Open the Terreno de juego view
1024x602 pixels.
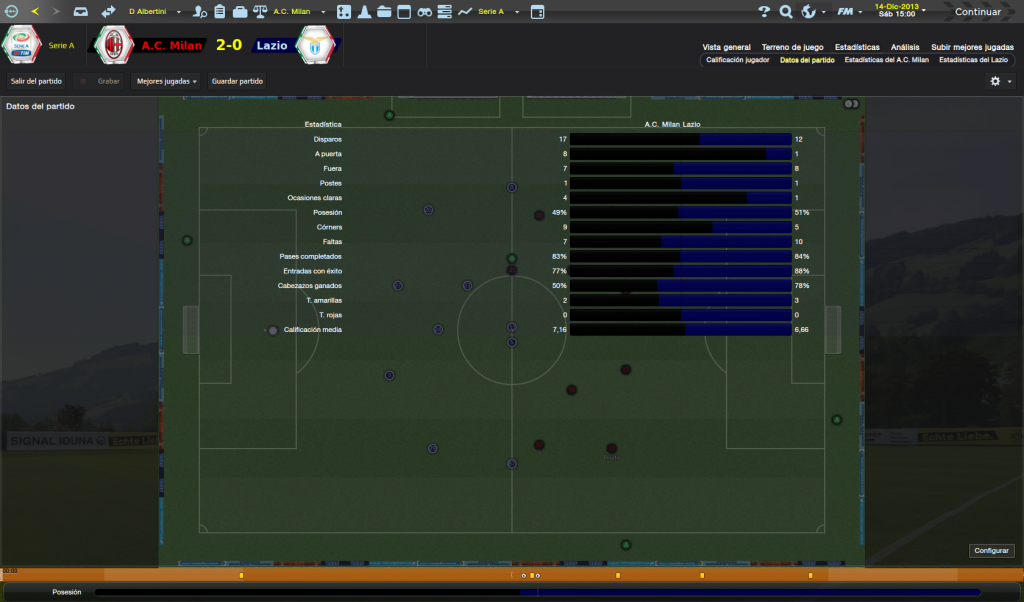[x=792, y=47]
